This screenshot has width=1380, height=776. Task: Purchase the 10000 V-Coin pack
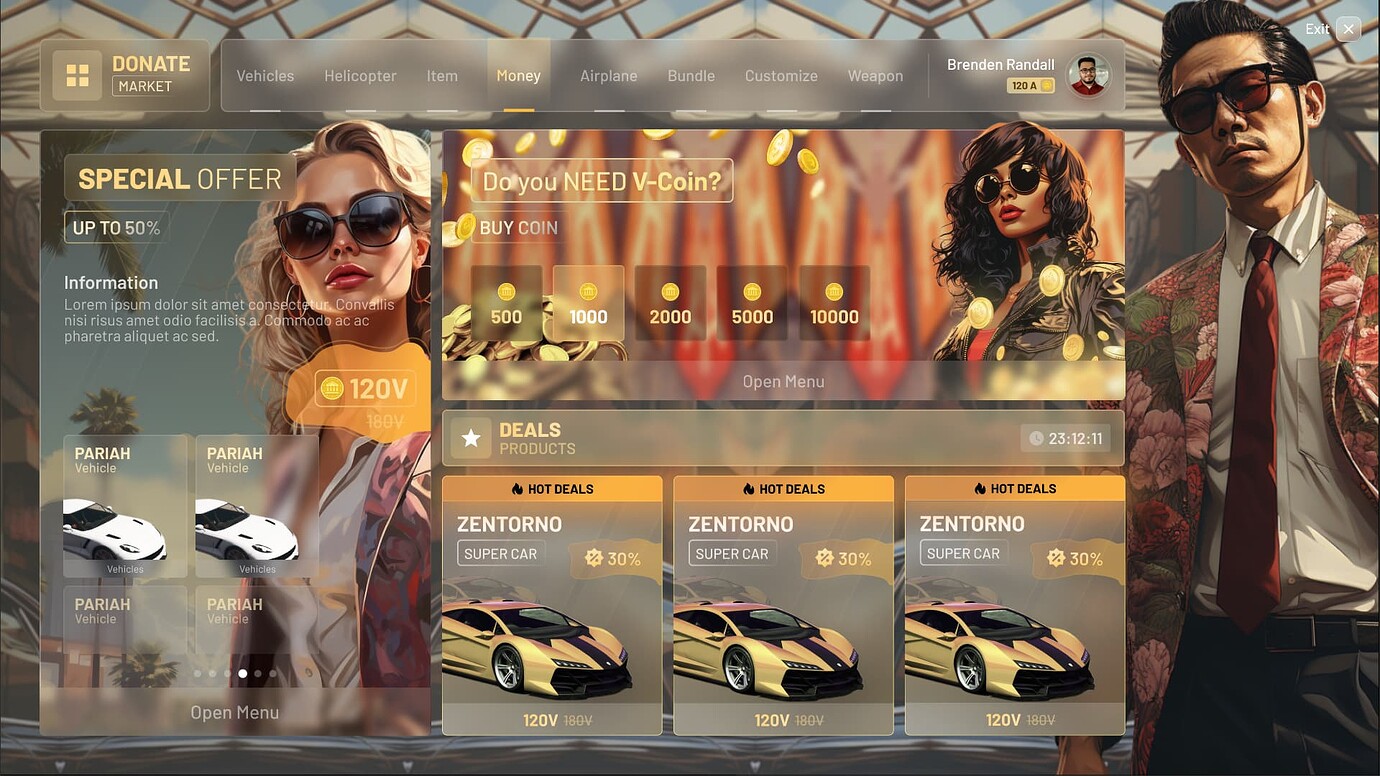pos(834,300)
